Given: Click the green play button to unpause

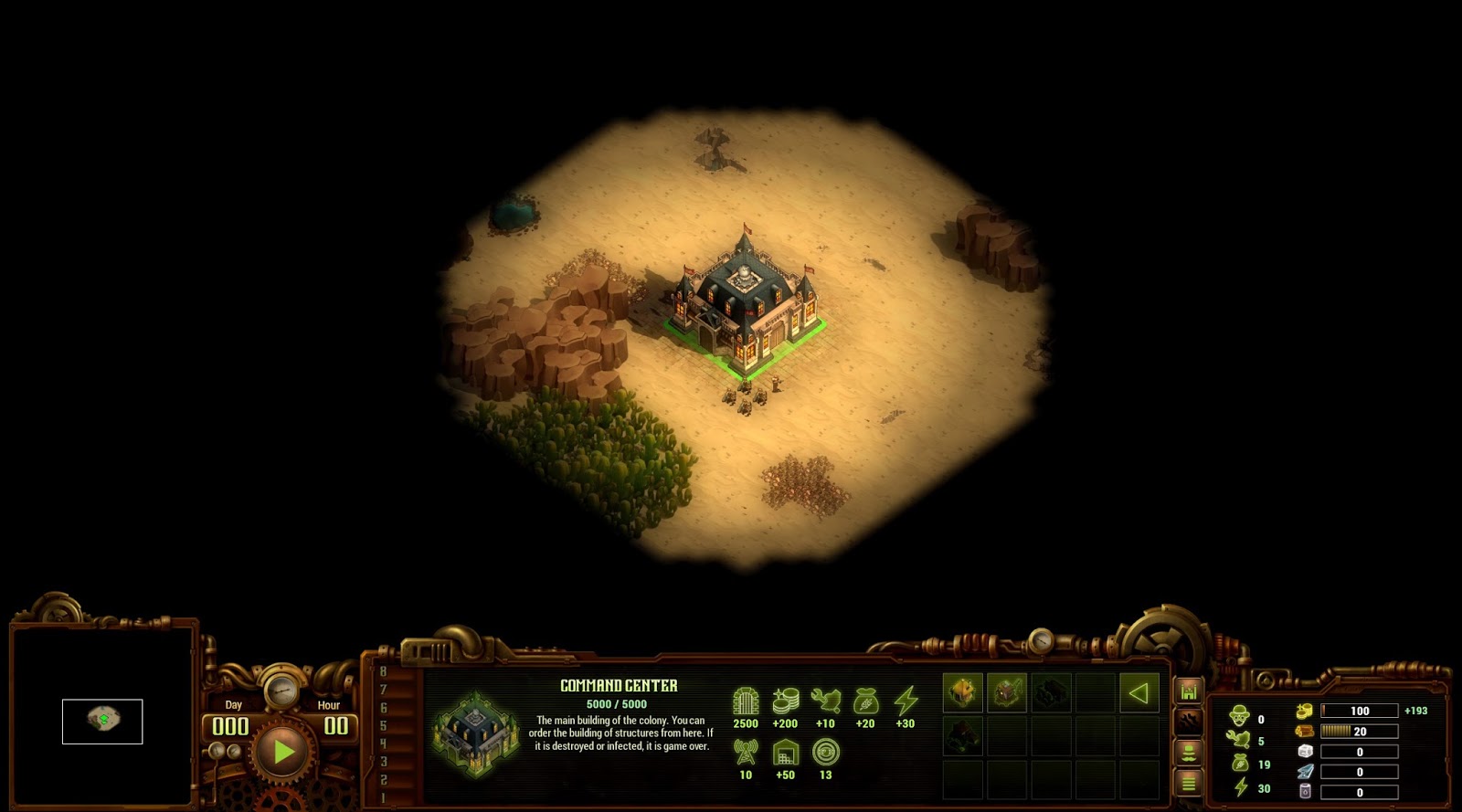Looking at the screenshot, I should pos(282,751).
